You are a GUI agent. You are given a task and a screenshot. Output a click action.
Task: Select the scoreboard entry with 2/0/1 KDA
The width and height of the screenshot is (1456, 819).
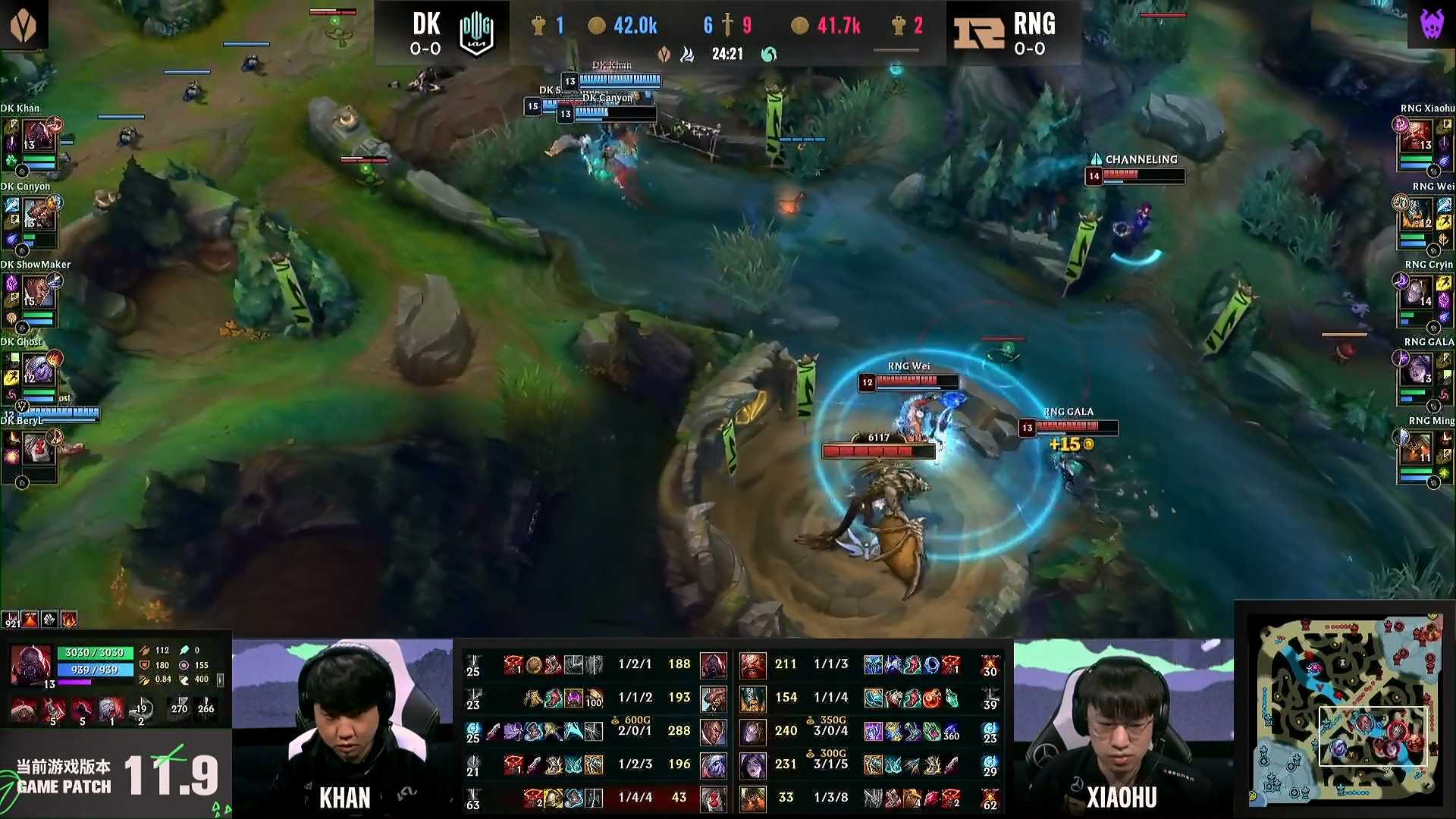point(635,730)
